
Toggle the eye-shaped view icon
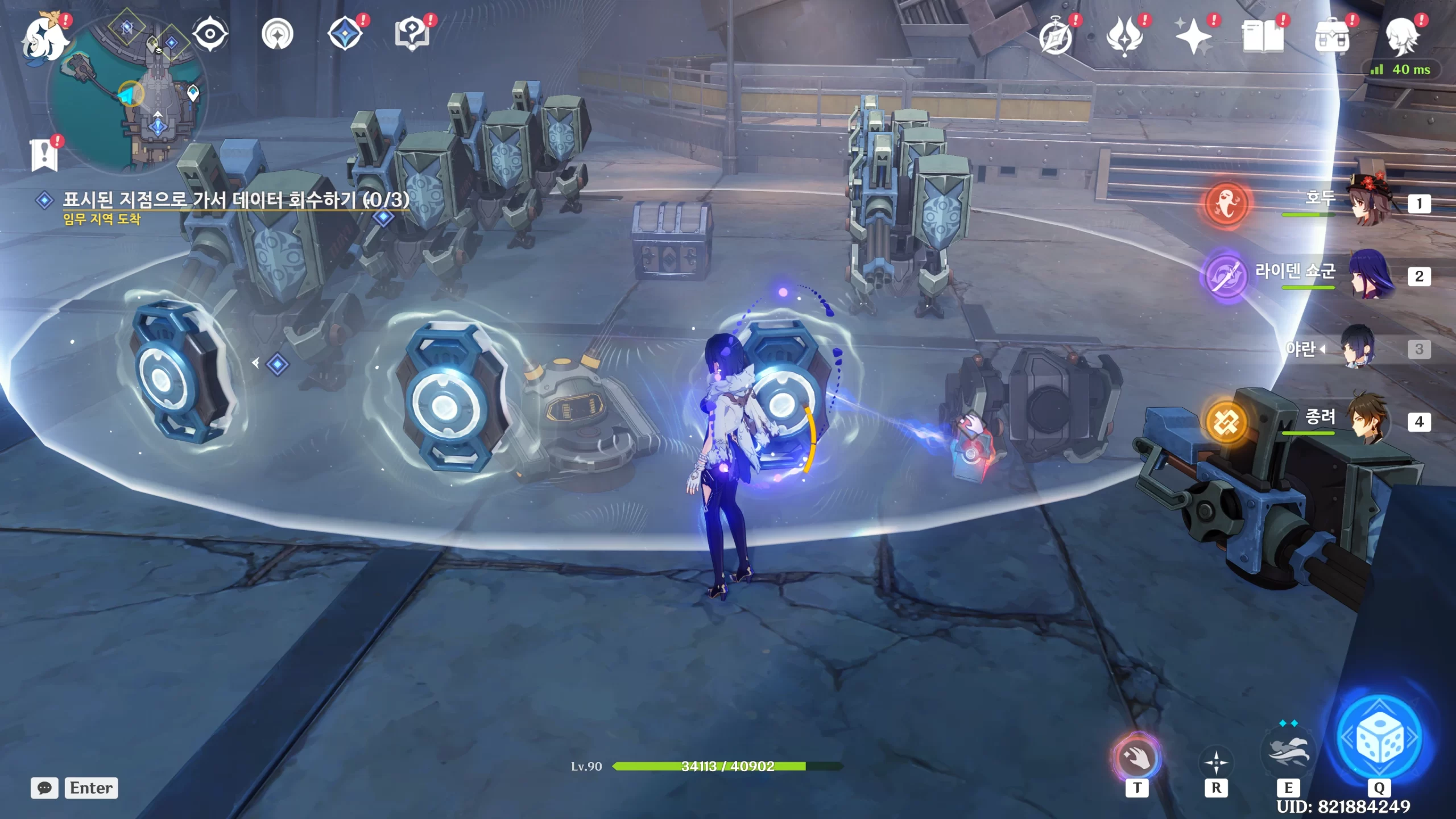210,35
